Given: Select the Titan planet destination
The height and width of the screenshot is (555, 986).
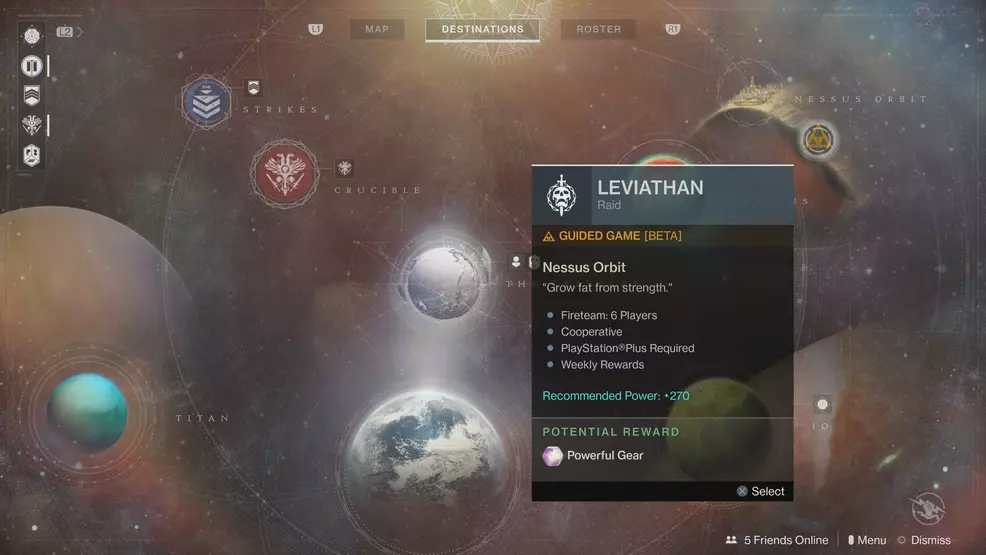Looking at the screenshot, I should [x=88, y=410].
